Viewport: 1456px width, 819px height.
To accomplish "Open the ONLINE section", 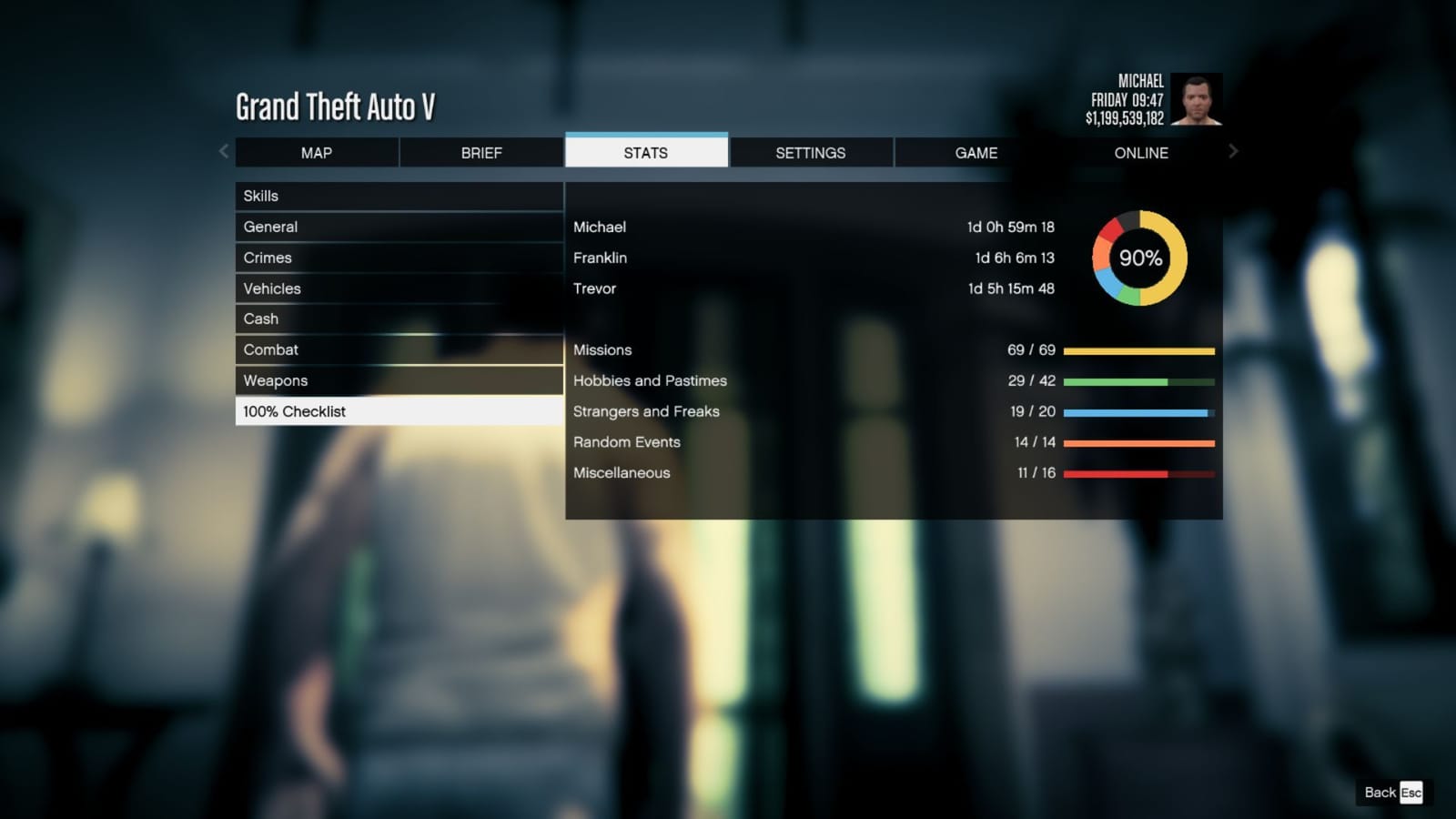I will coord(1140,152).
